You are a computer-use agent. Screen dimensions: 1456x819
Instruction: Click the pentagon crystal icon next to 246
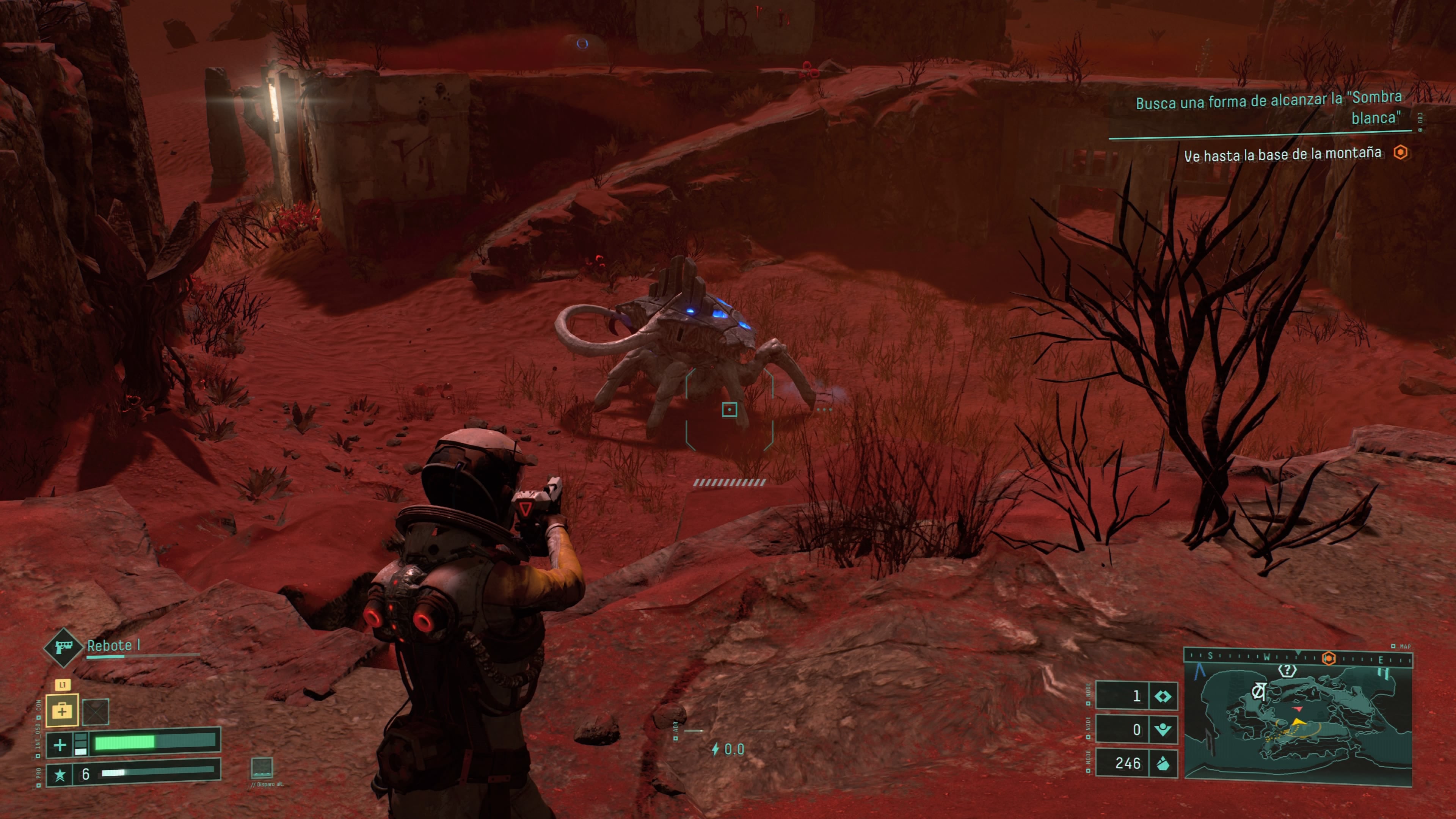(1163, 764)
